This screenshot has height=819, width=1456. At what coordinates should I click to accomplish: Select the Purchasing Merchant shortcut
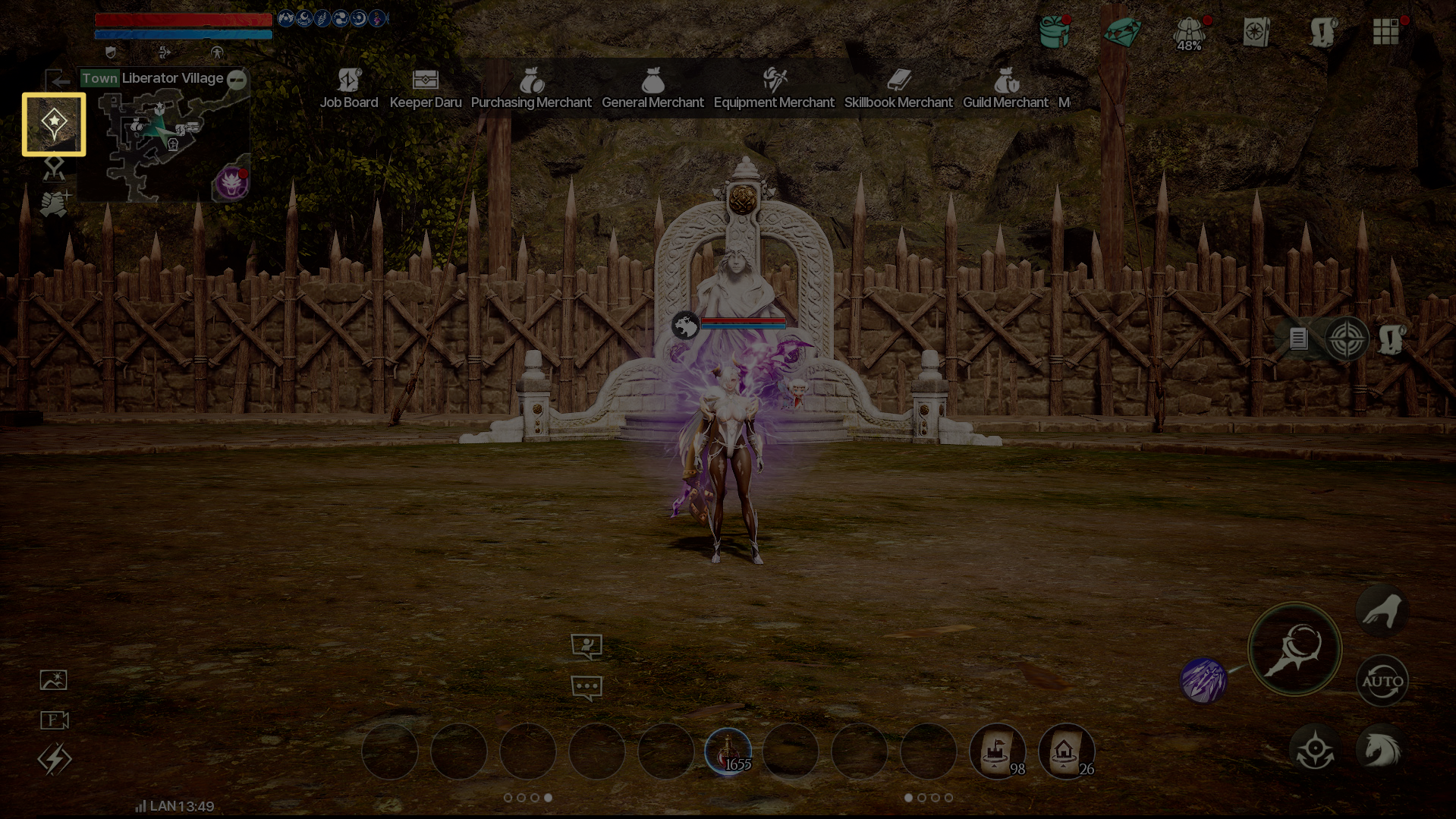531,89
